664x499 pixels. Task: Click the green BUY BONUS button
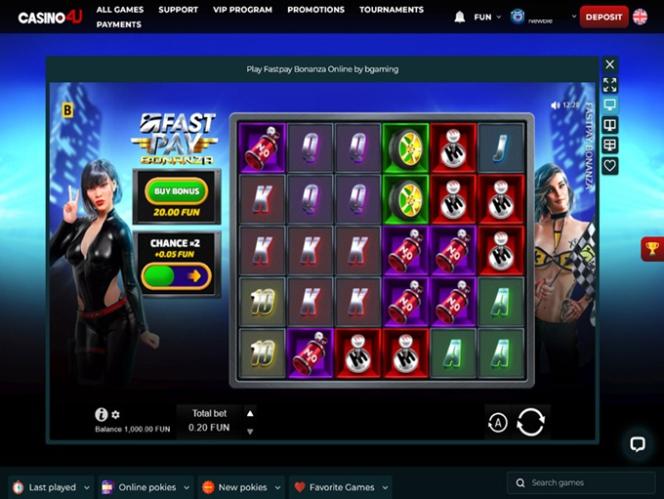point(176,190)
